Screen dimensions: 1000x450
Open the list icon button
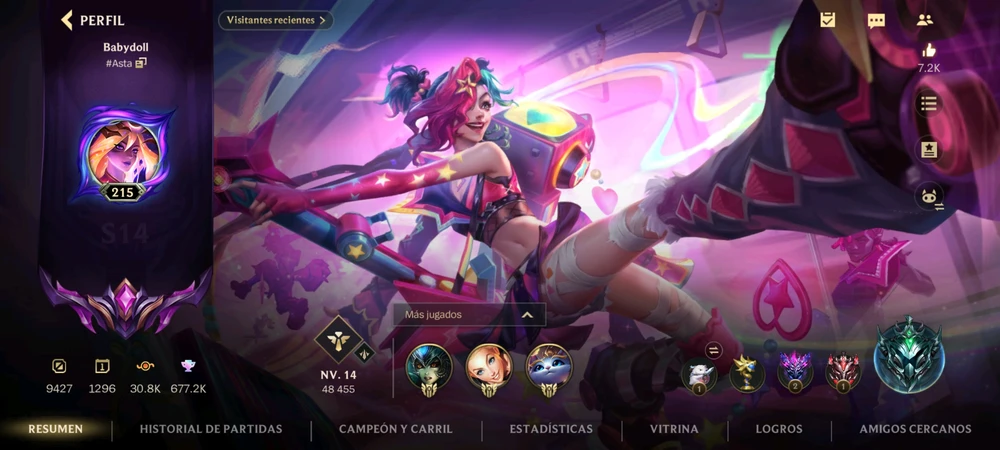pyautogui.click(x=929, y=103)
